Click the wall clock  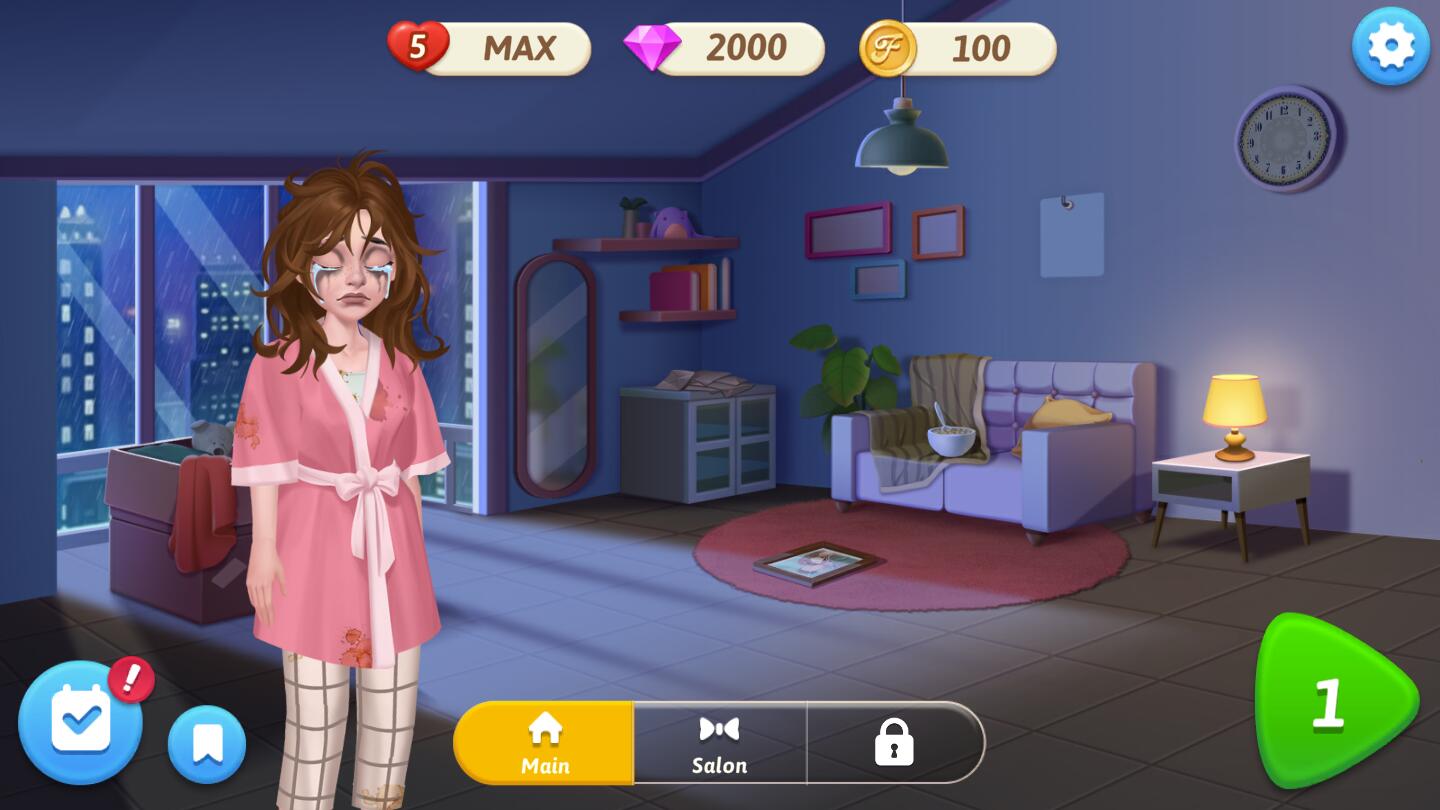[x=1287, y=137]
